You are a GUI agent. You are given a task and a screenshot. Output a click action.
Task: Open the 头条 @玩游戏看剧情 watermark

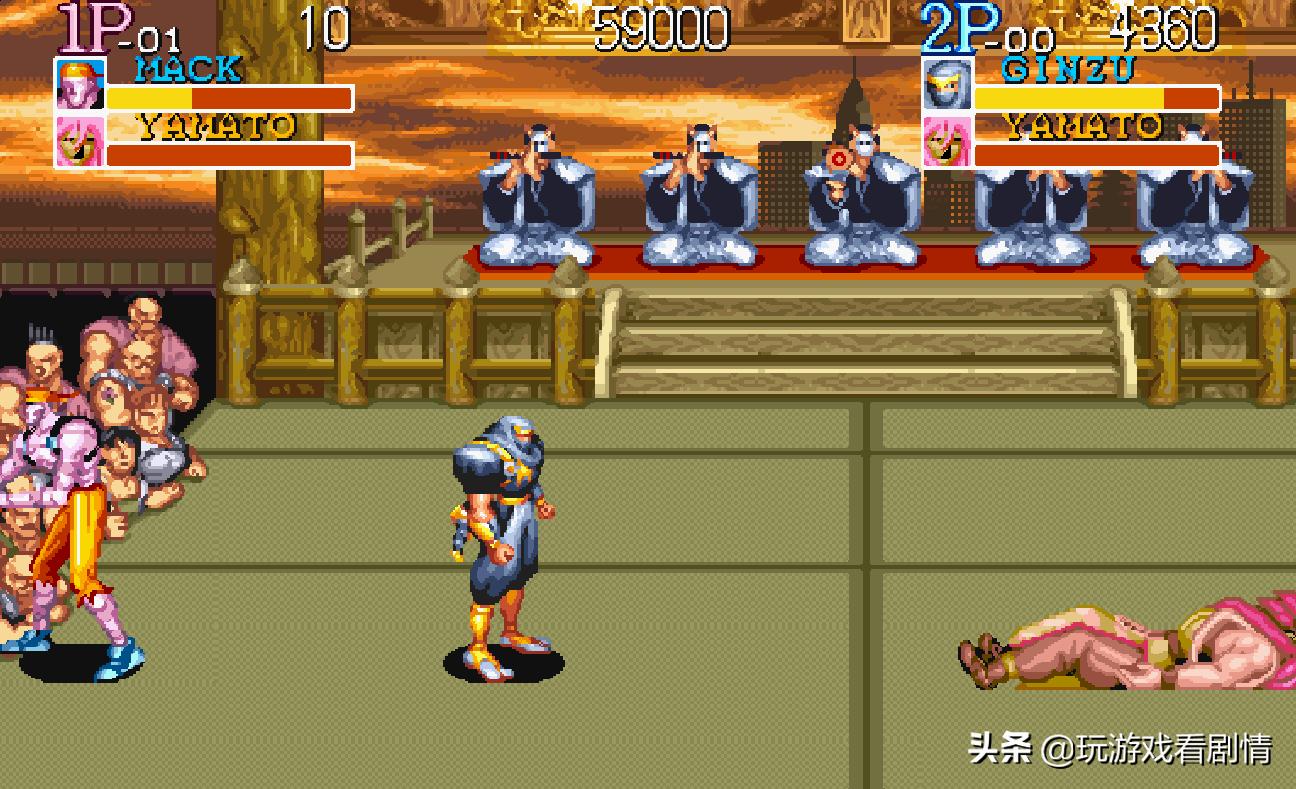click(x=1119, y=748)
